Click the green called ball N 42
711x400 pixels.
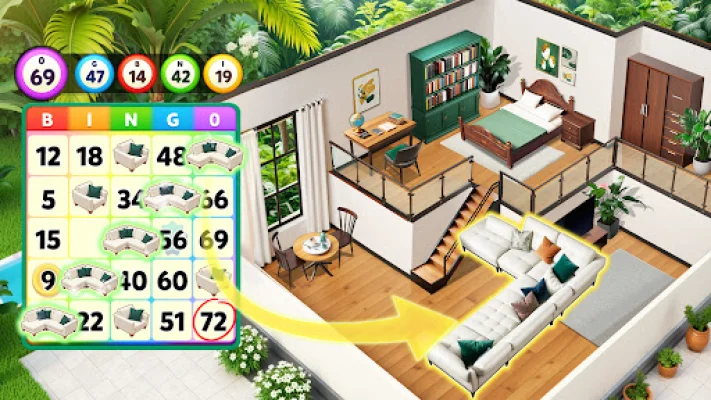click(x=180, y=73)
